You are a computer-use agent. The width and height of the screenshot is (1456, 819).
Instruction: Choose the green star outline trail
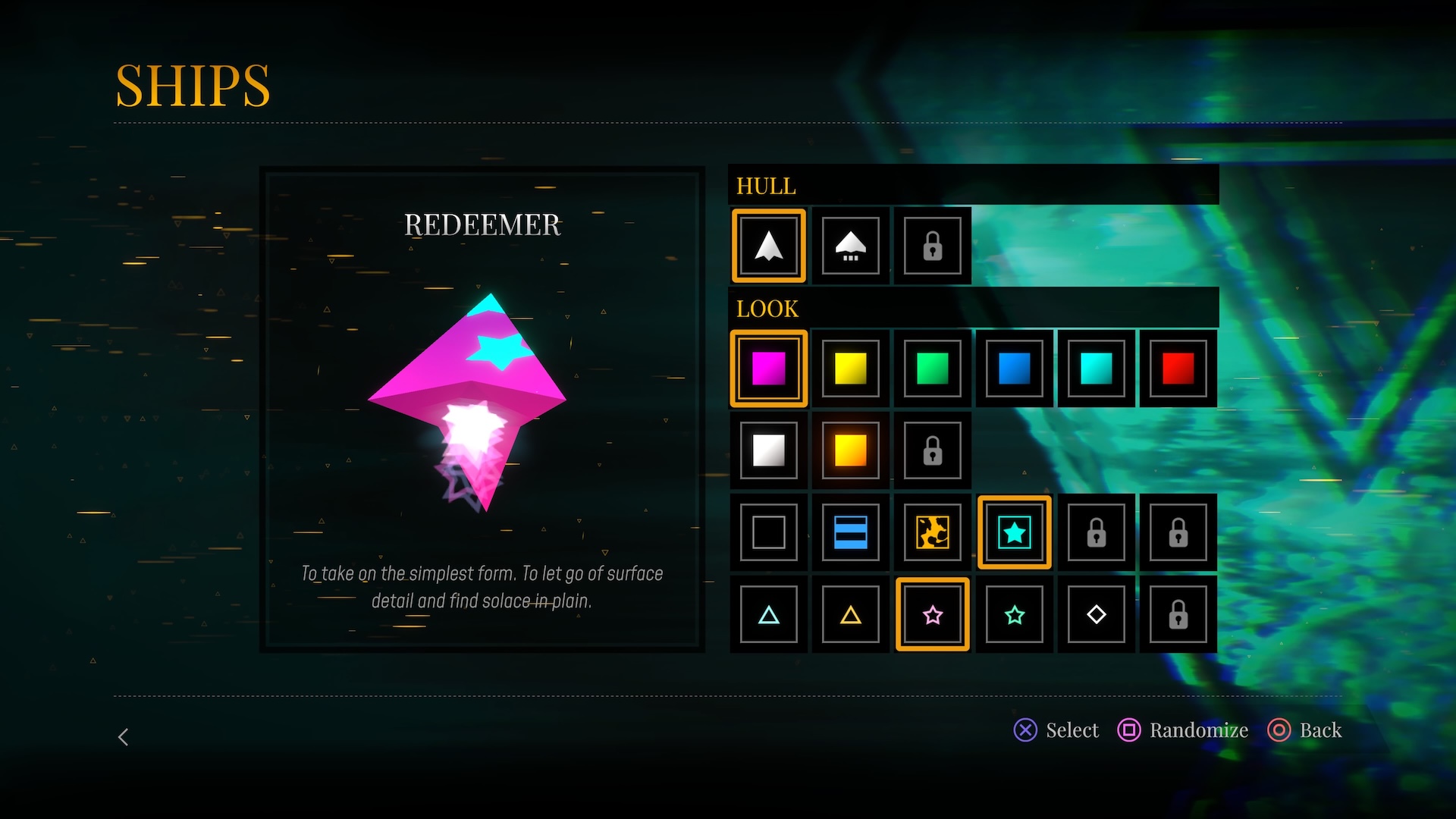coord(1014,614)
